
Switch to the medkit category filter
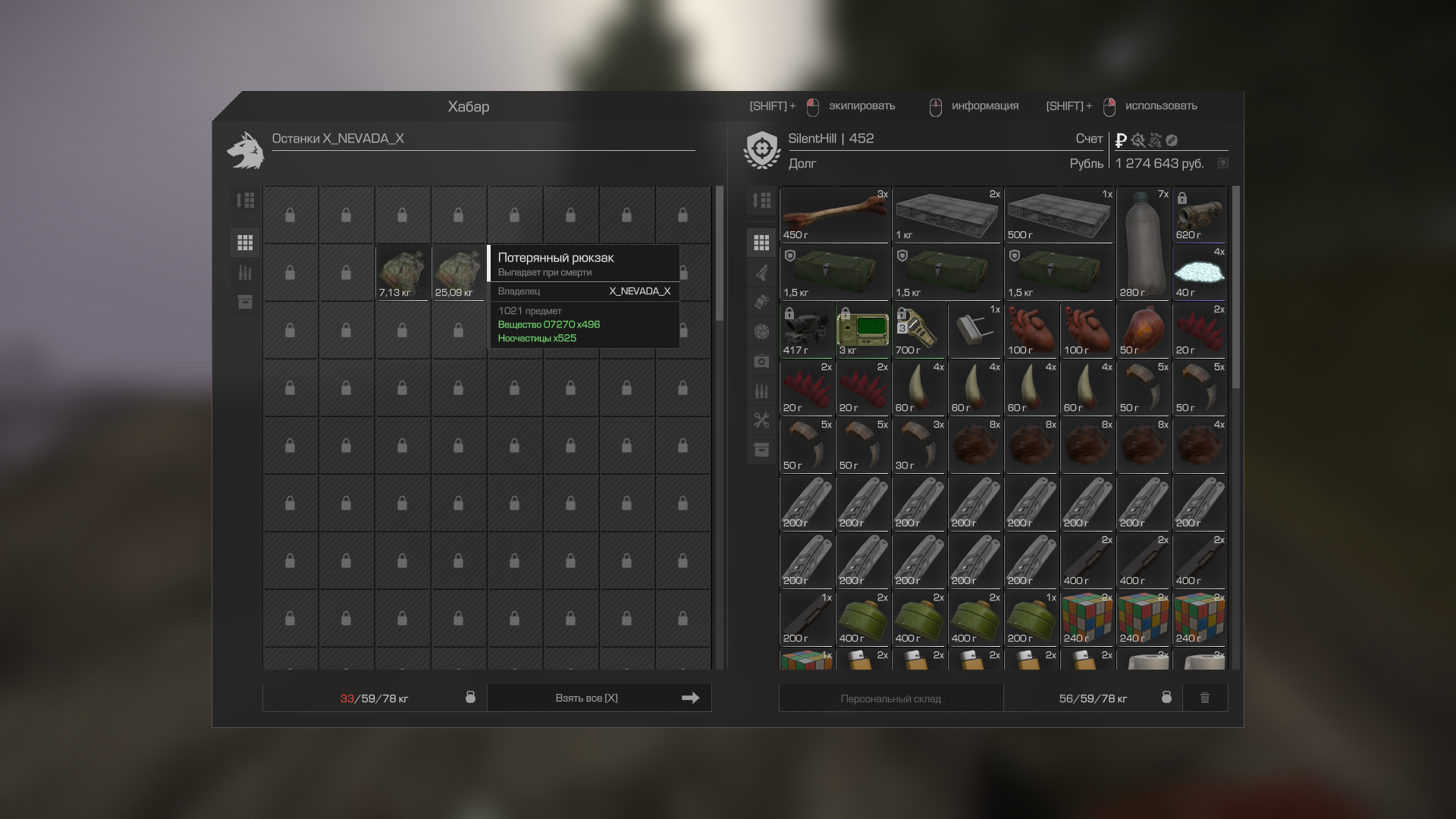(761, 361)
